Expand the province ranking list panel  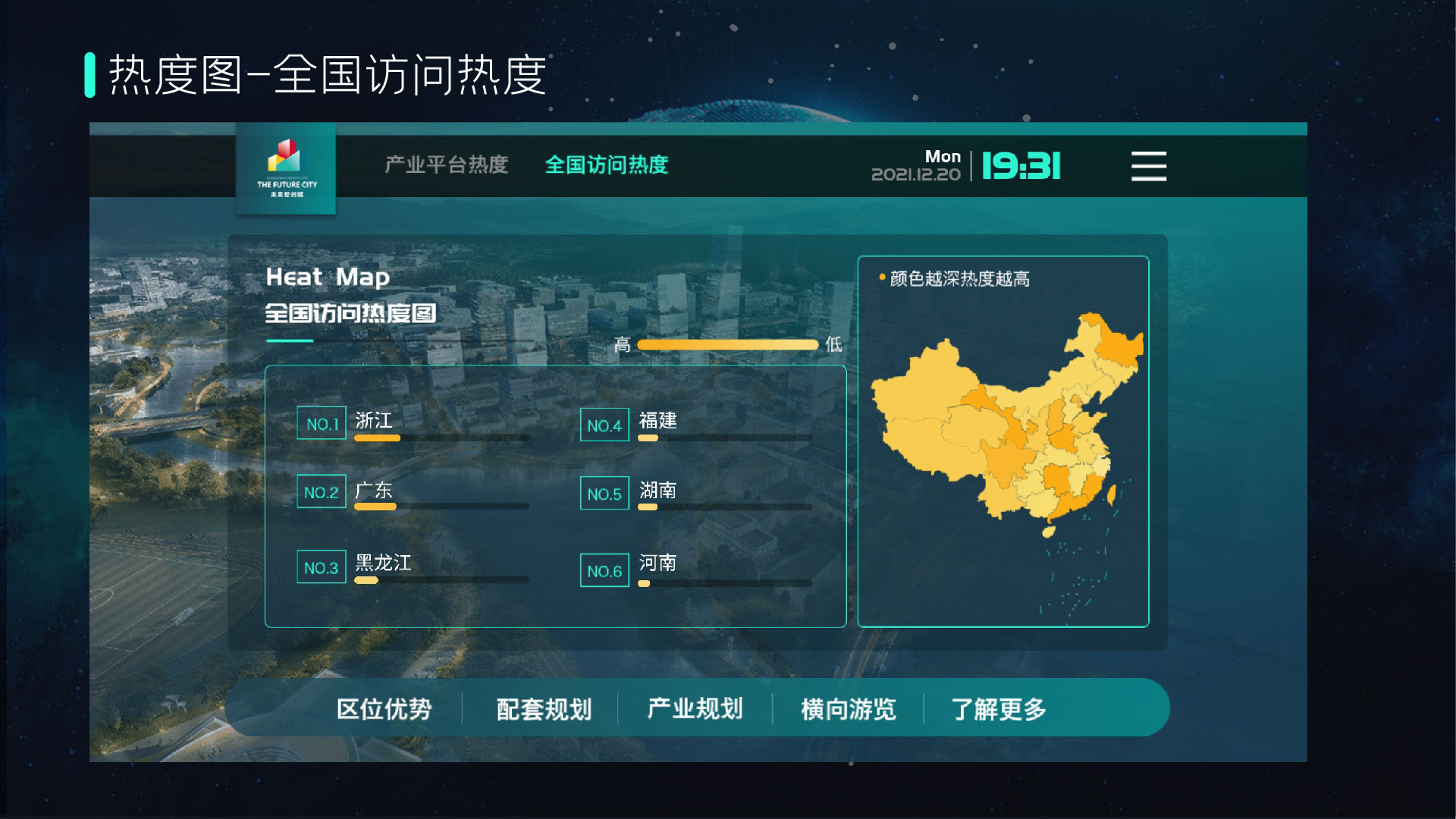click(556, 495)
